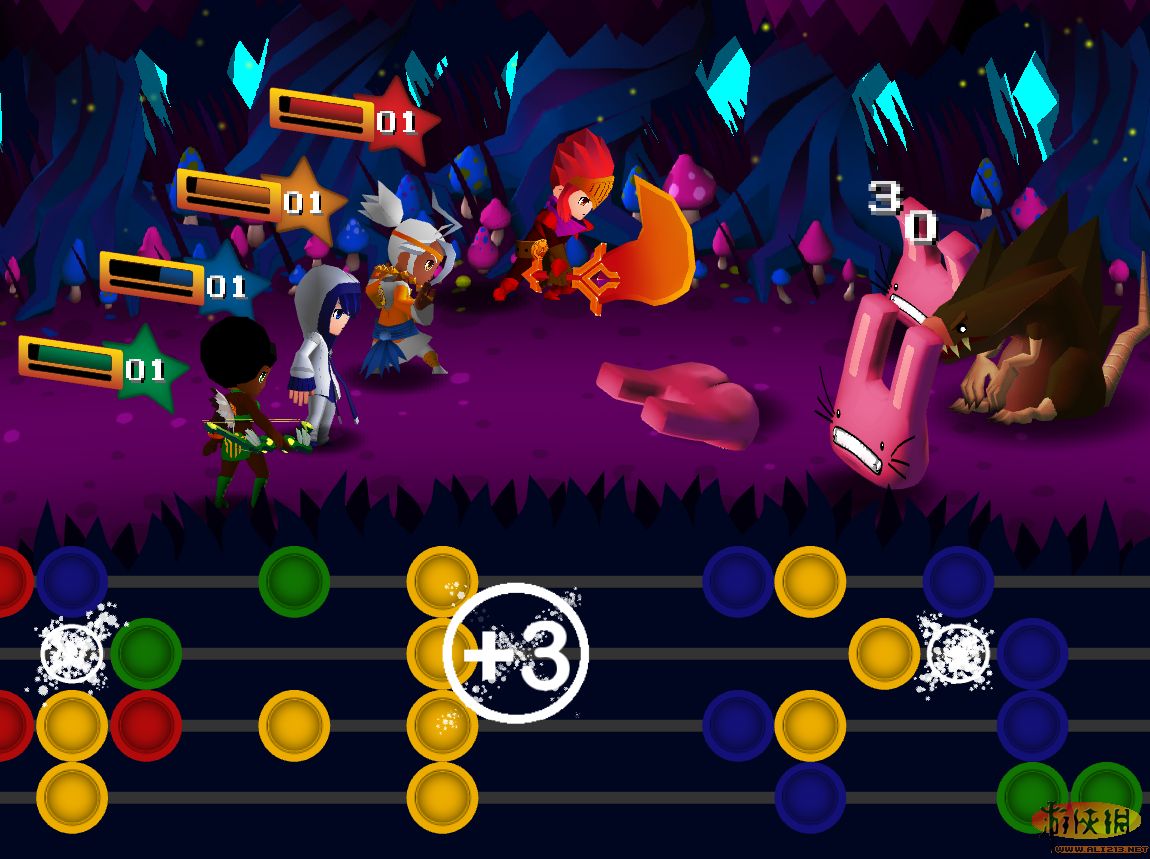Hit the green note on the top track
Viewport: 1150px width, 859px height.
click(294, 581)
